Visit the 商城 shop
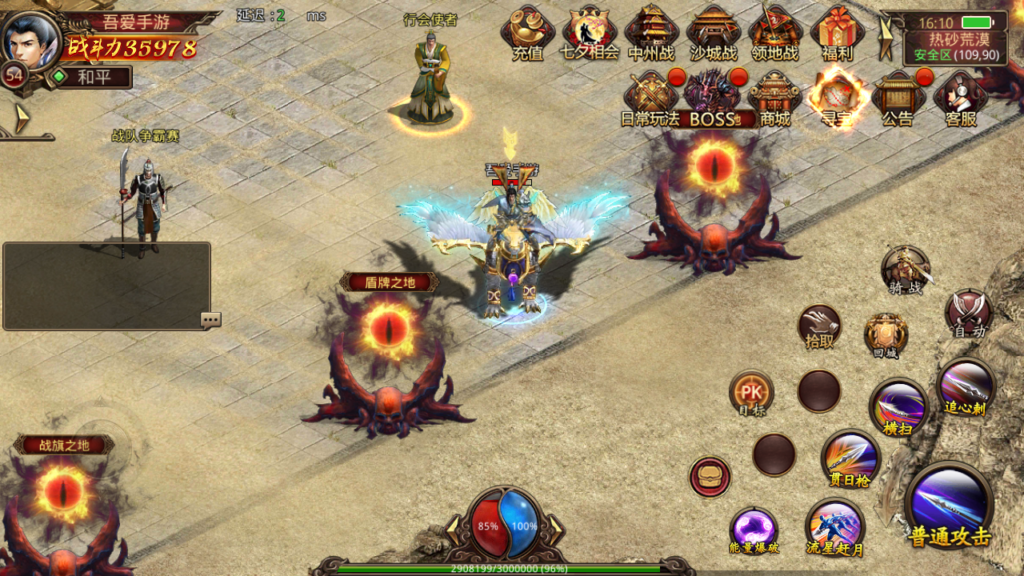 (775, 98)
